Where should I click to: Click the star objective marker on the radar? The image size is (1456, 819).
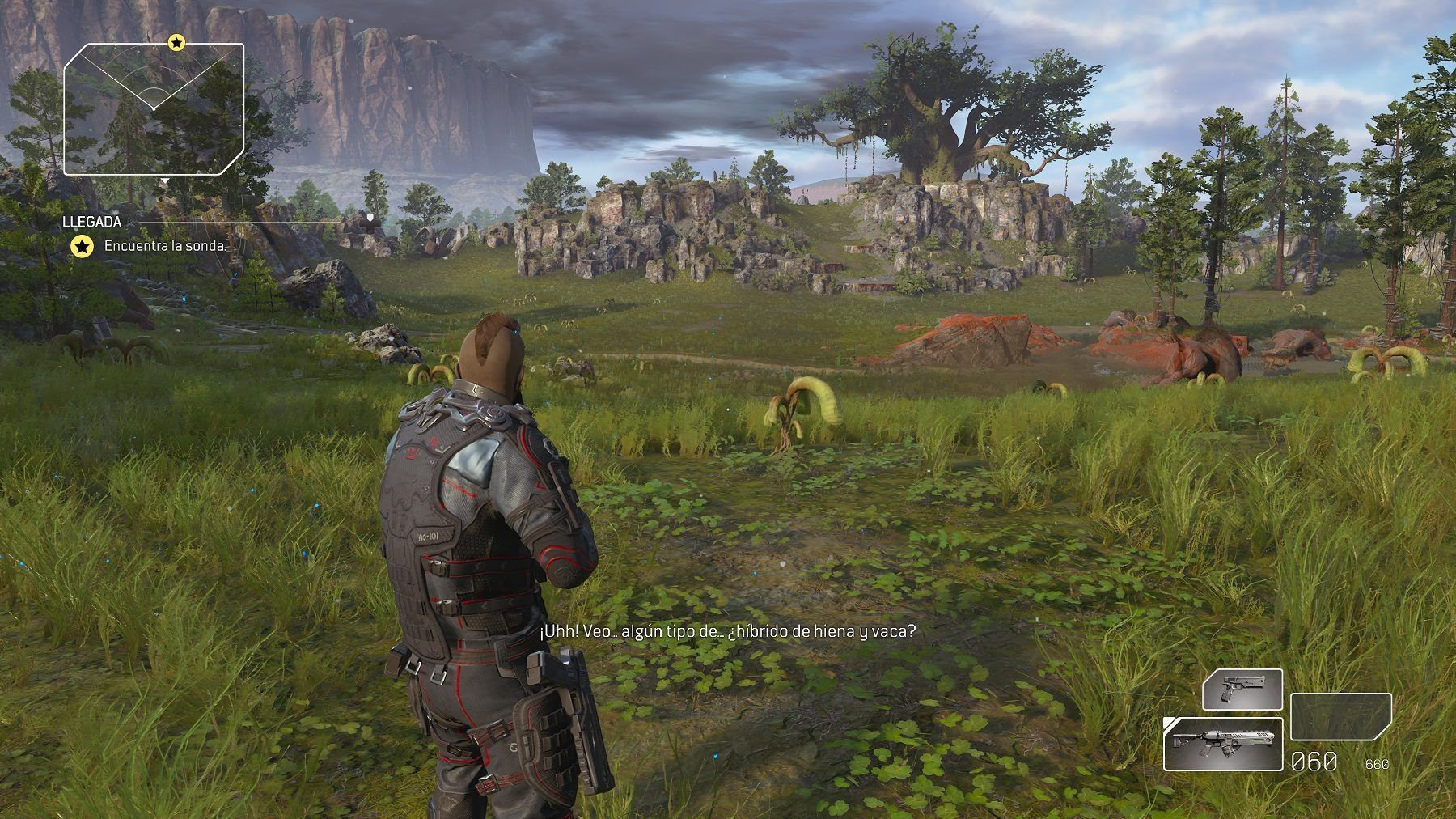click(x=176, y=42)
